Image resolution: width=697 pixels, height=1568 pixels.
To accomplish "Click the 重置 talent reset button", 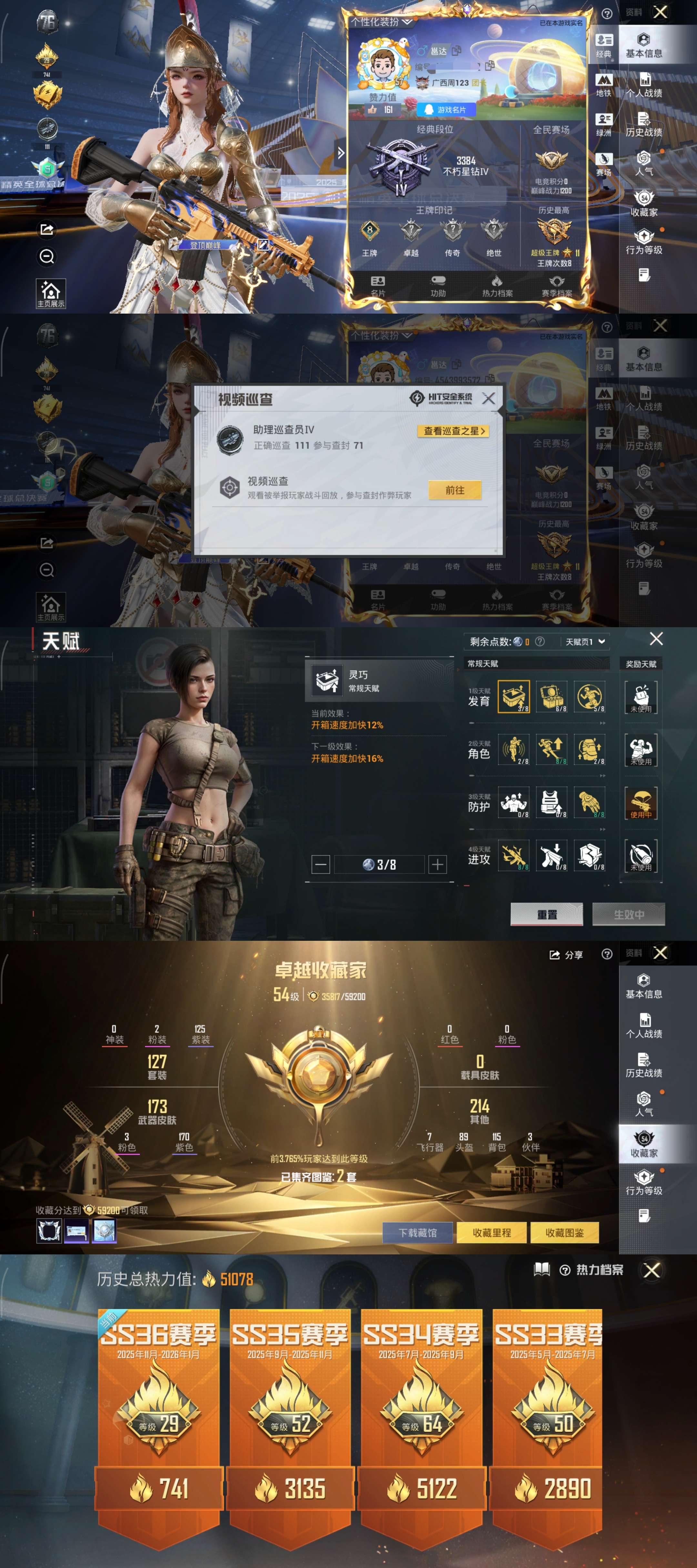I will coord(547,914).
